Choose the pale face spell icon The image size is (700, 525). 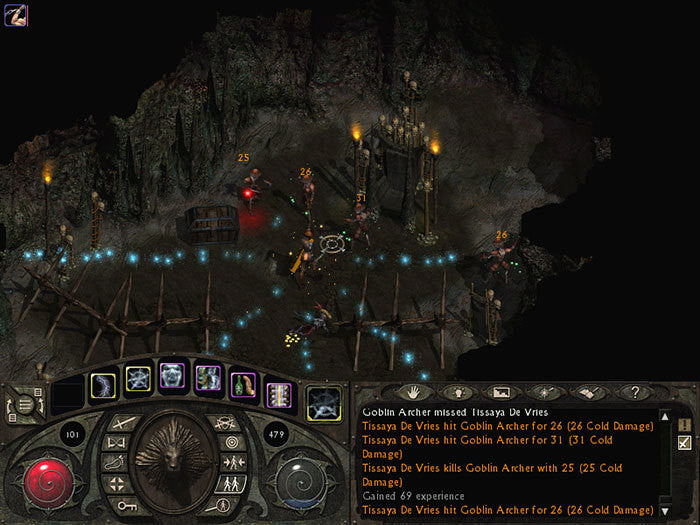pyautogui.click(x=173, y=376)
